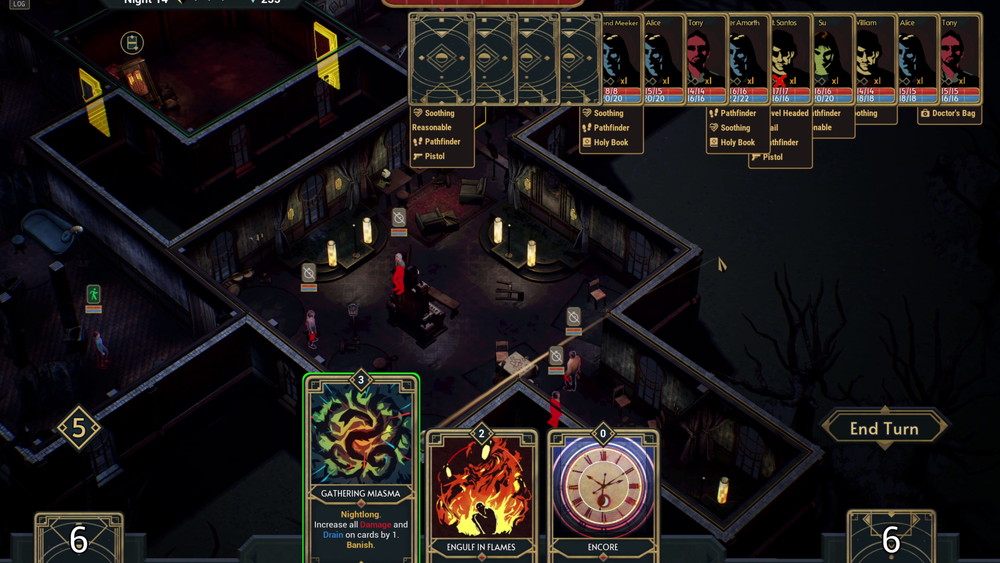Play the Gathering Miasma card
This screenshot has width=1000, height=563.
(361, 468)
